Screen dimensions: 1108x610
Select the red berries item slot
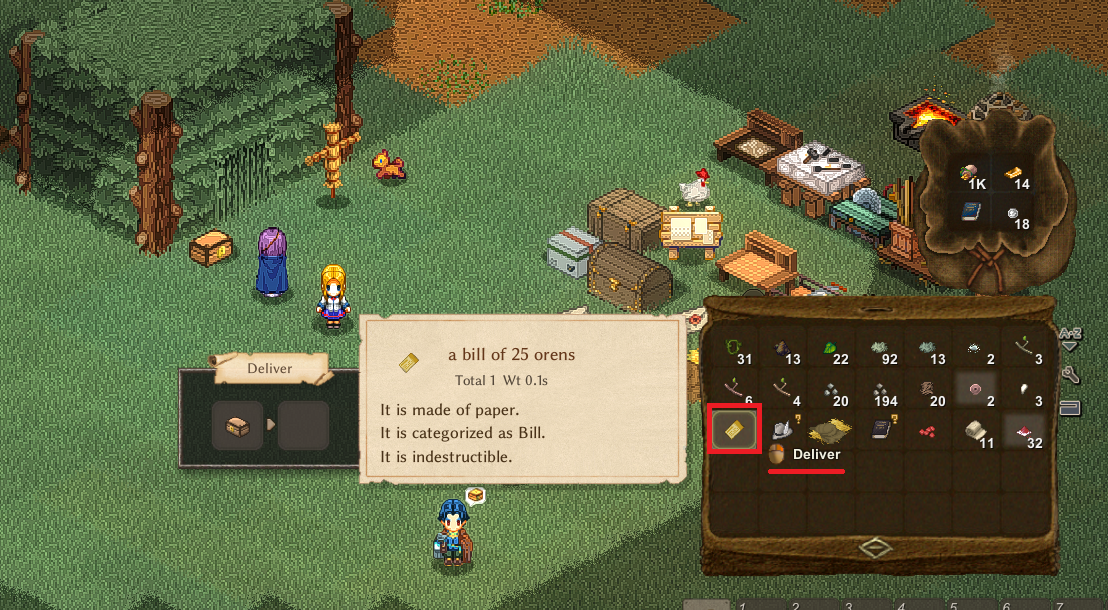(x=928, y=429)
